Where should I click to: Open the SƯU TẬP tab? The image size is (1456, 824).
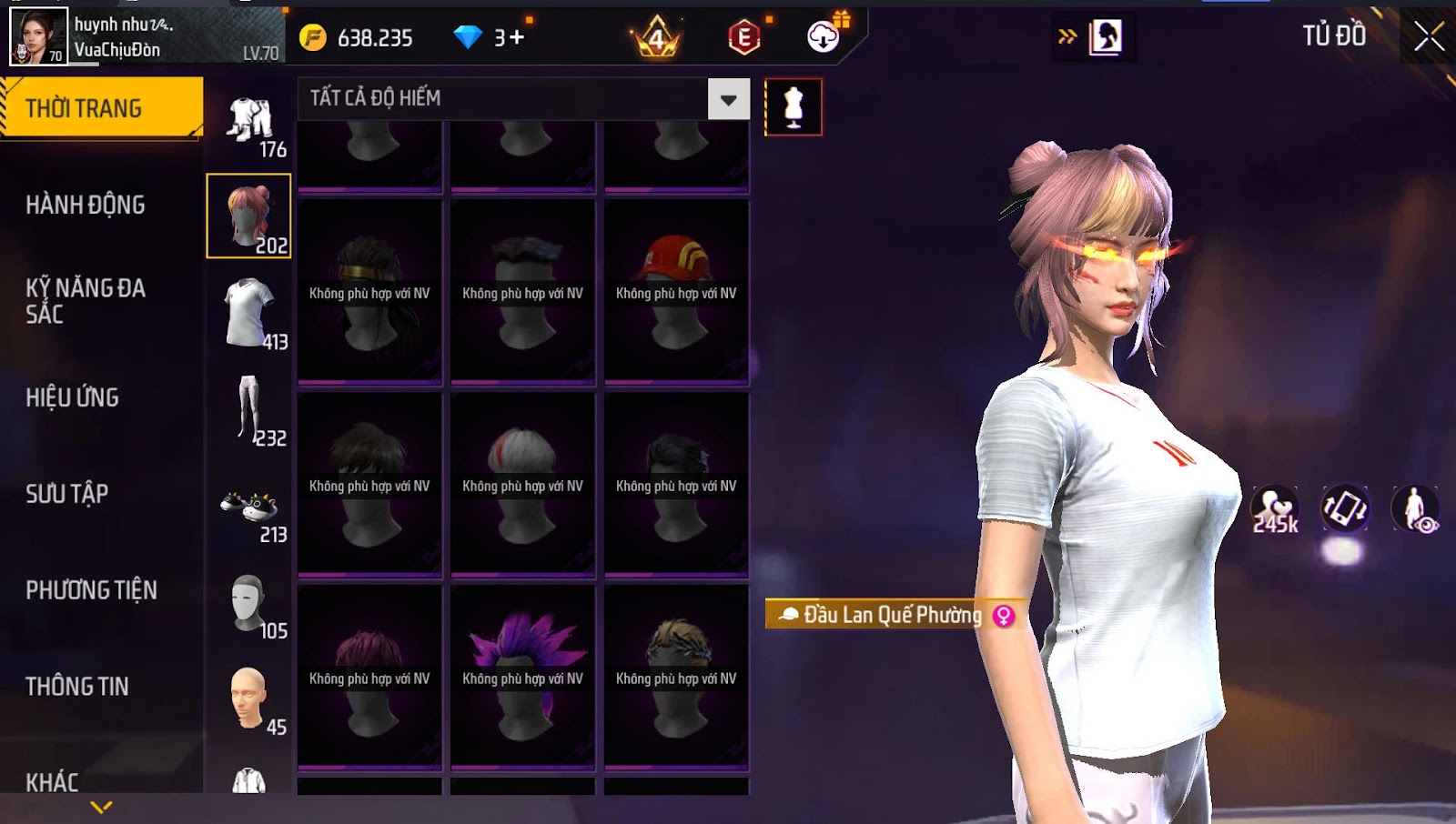coord(67,494)
